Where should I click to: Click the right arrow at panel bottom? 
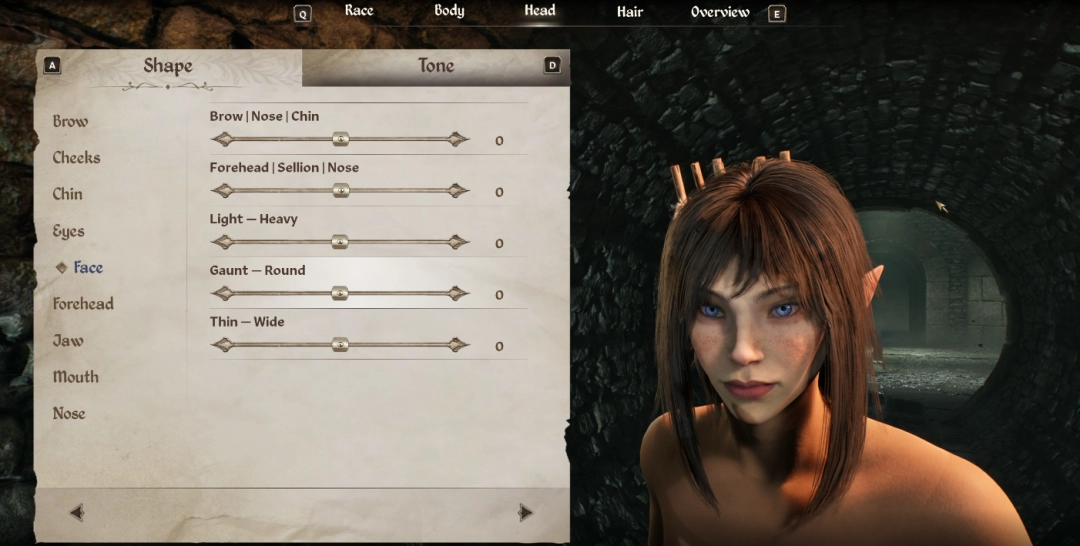(525, 513)
